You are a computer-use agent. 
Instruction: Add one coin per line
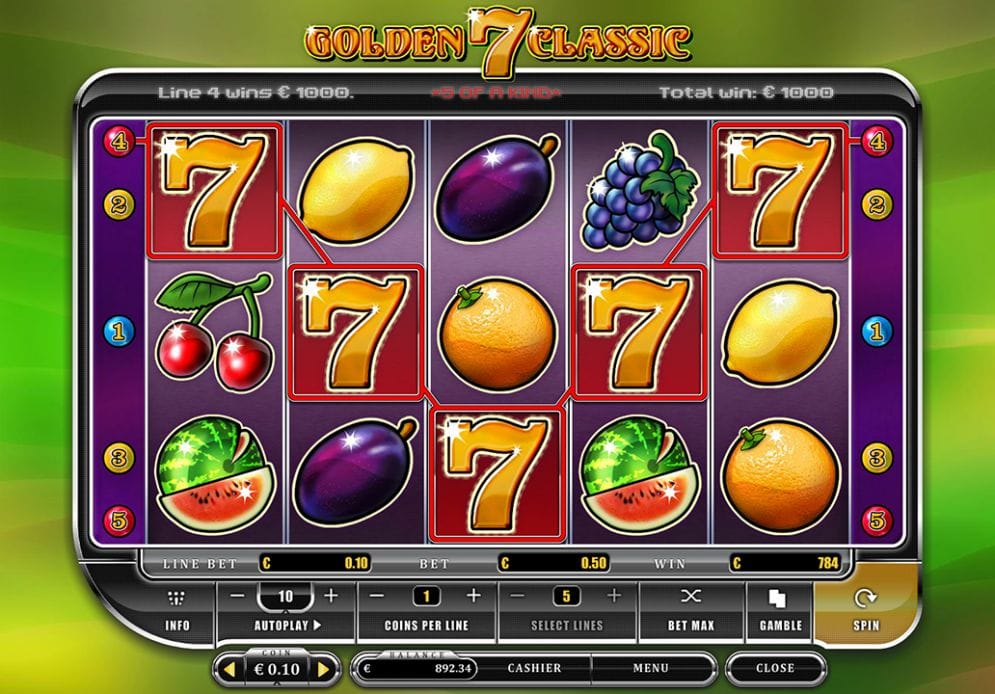click(x=474, y=596)
